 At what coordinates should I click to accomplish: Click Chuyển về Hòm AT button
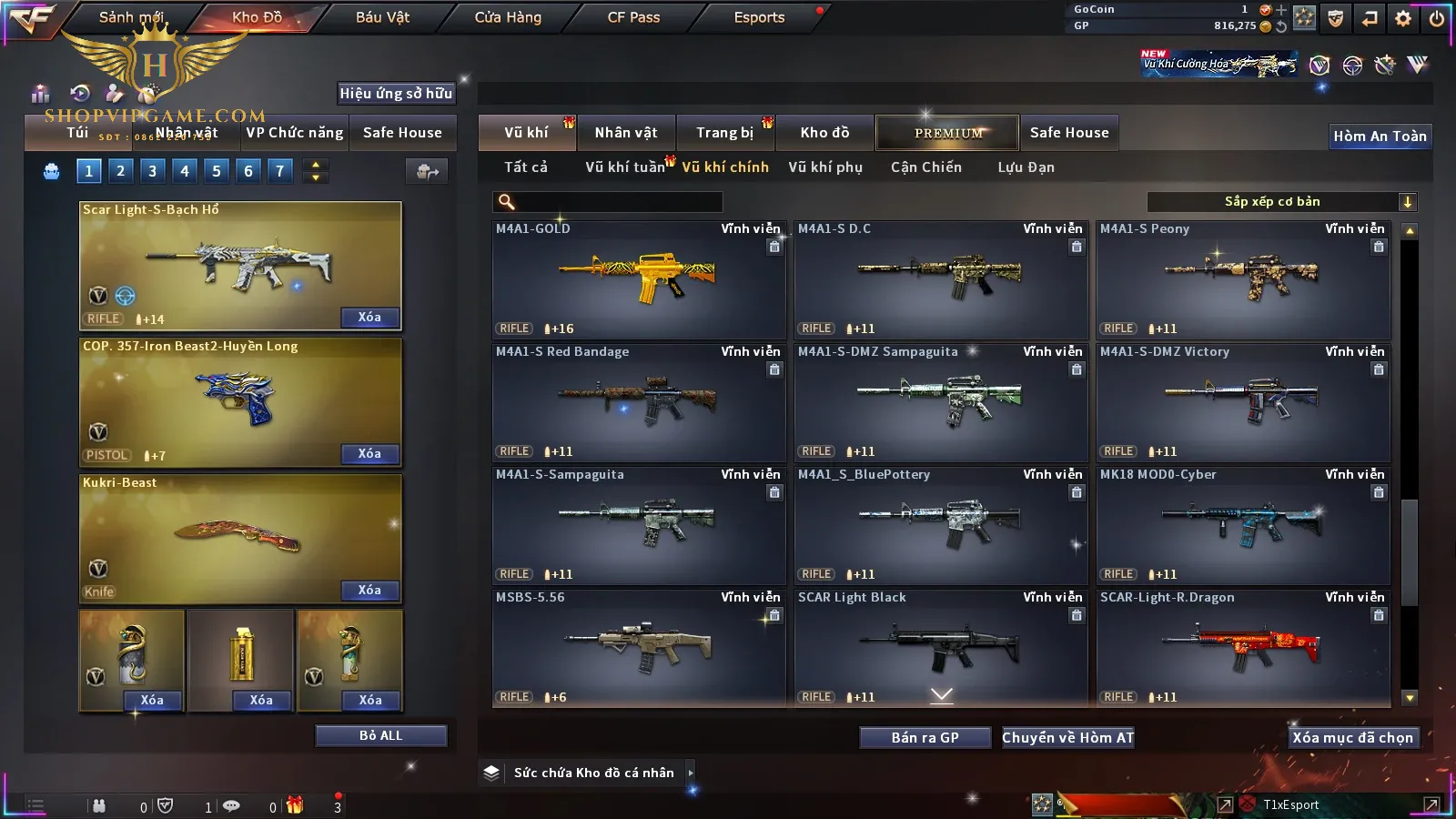point(1067,738)
